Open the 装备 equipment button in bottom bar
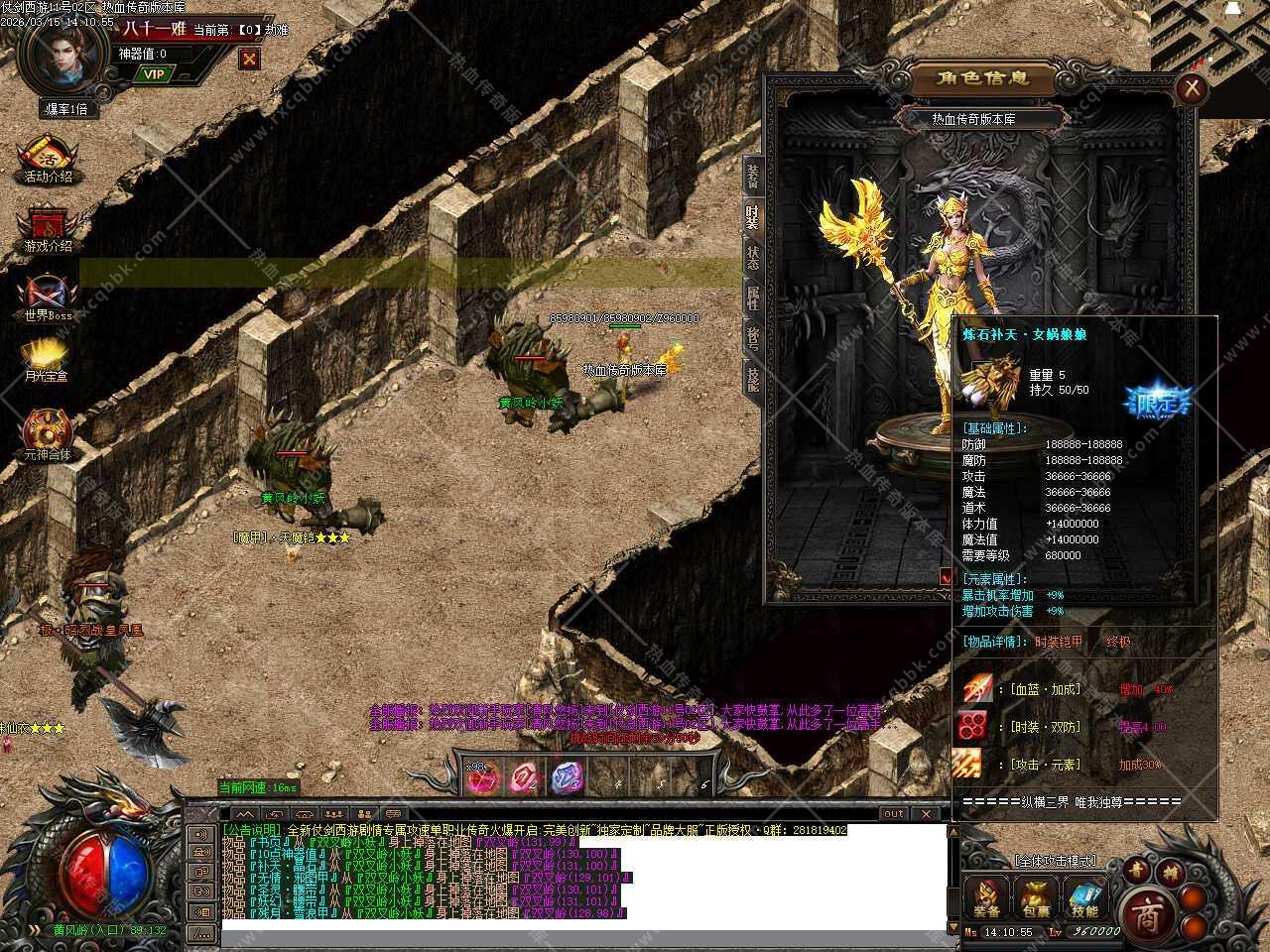This screenshot has height=952, width=1270. (987, 897)
